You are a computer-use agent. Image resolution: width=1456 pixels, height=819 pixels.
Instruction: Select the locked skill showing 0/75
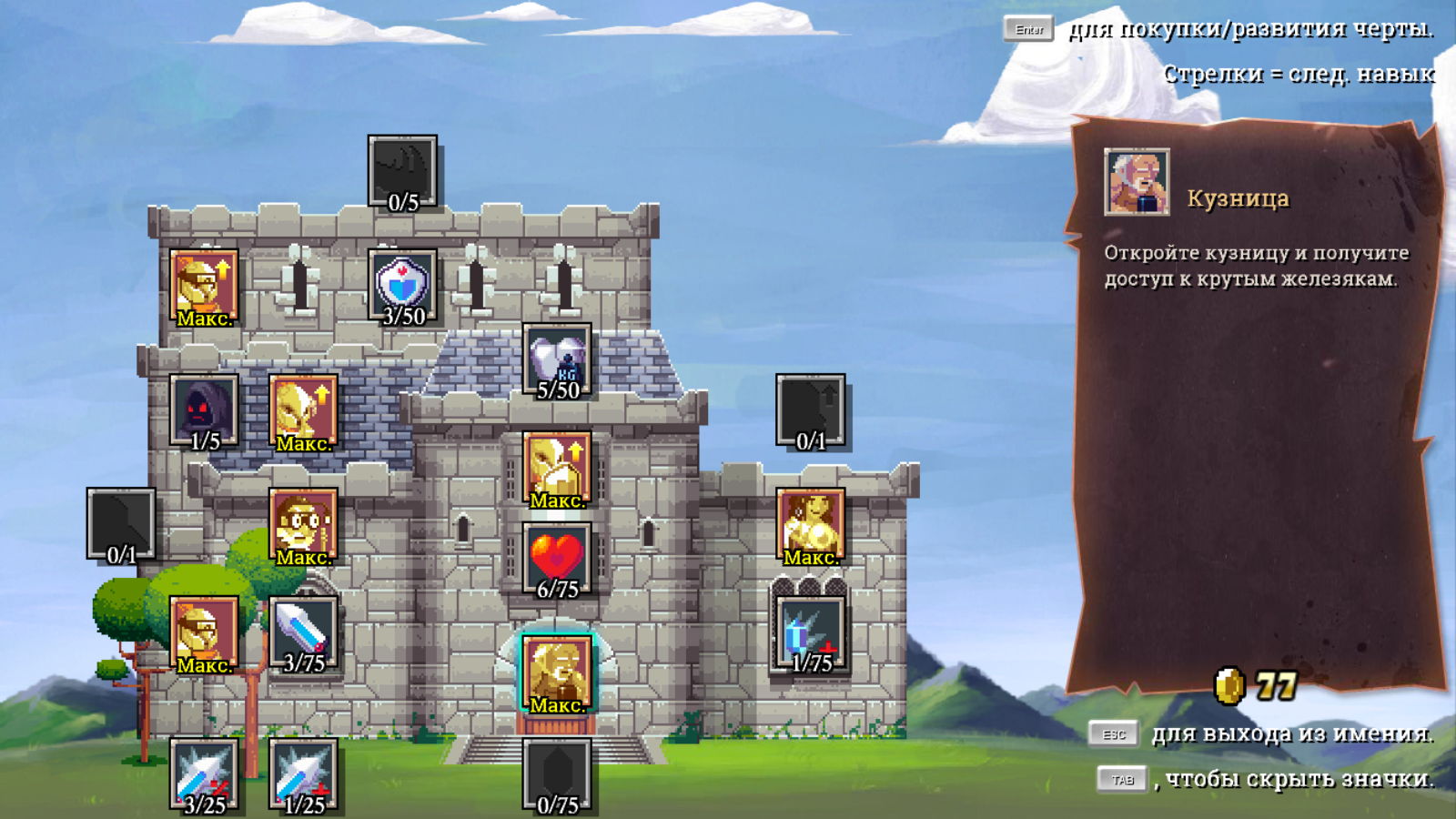557,773
